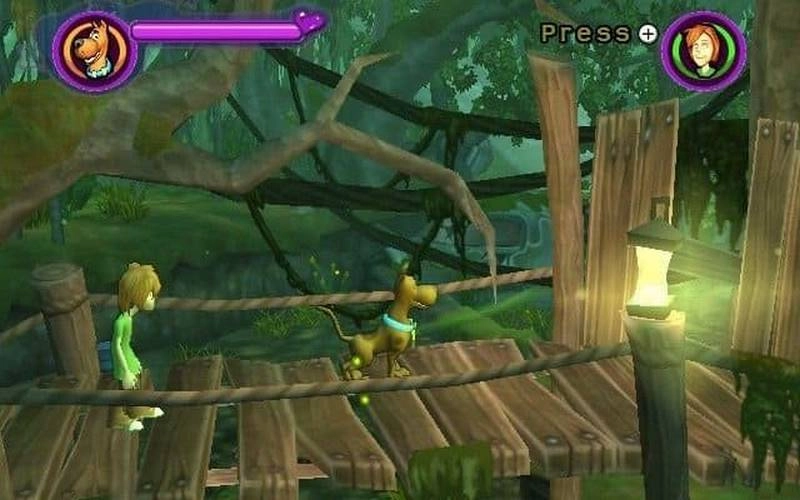Select the Scooby-Doo character portrait
The image size is (800, 500).
click(x=94, y=51)
